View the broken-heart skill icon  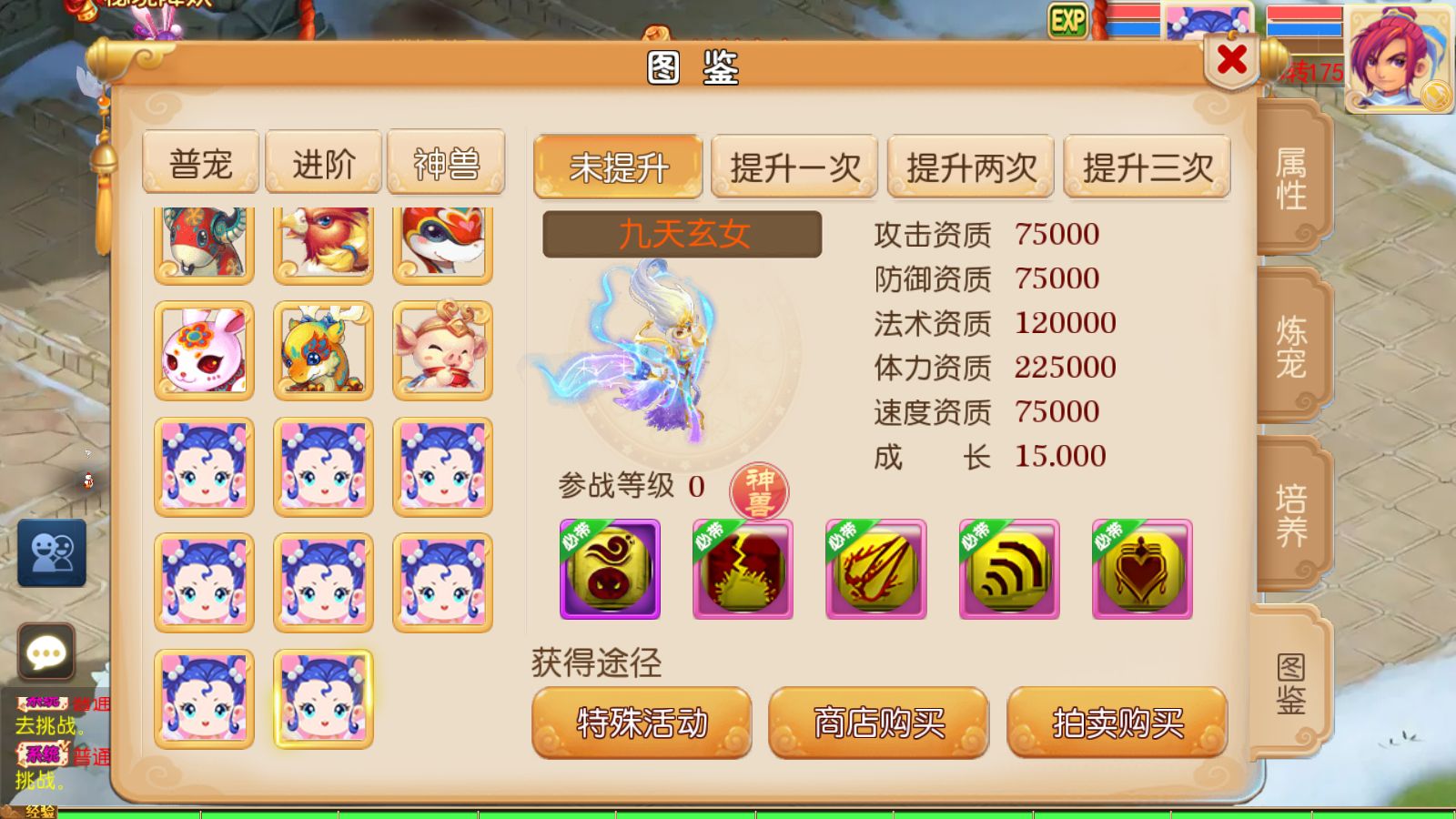[742, 569]
